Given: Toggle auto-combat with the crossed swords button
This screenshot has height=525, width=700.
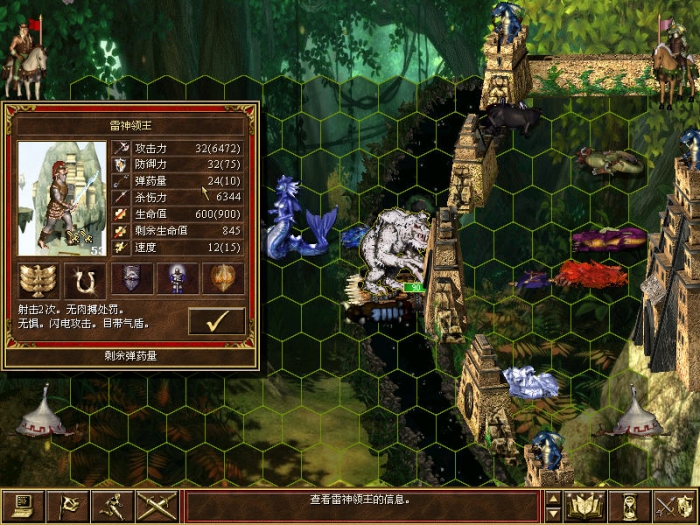Looking at the screenshot, I should 155,506.
